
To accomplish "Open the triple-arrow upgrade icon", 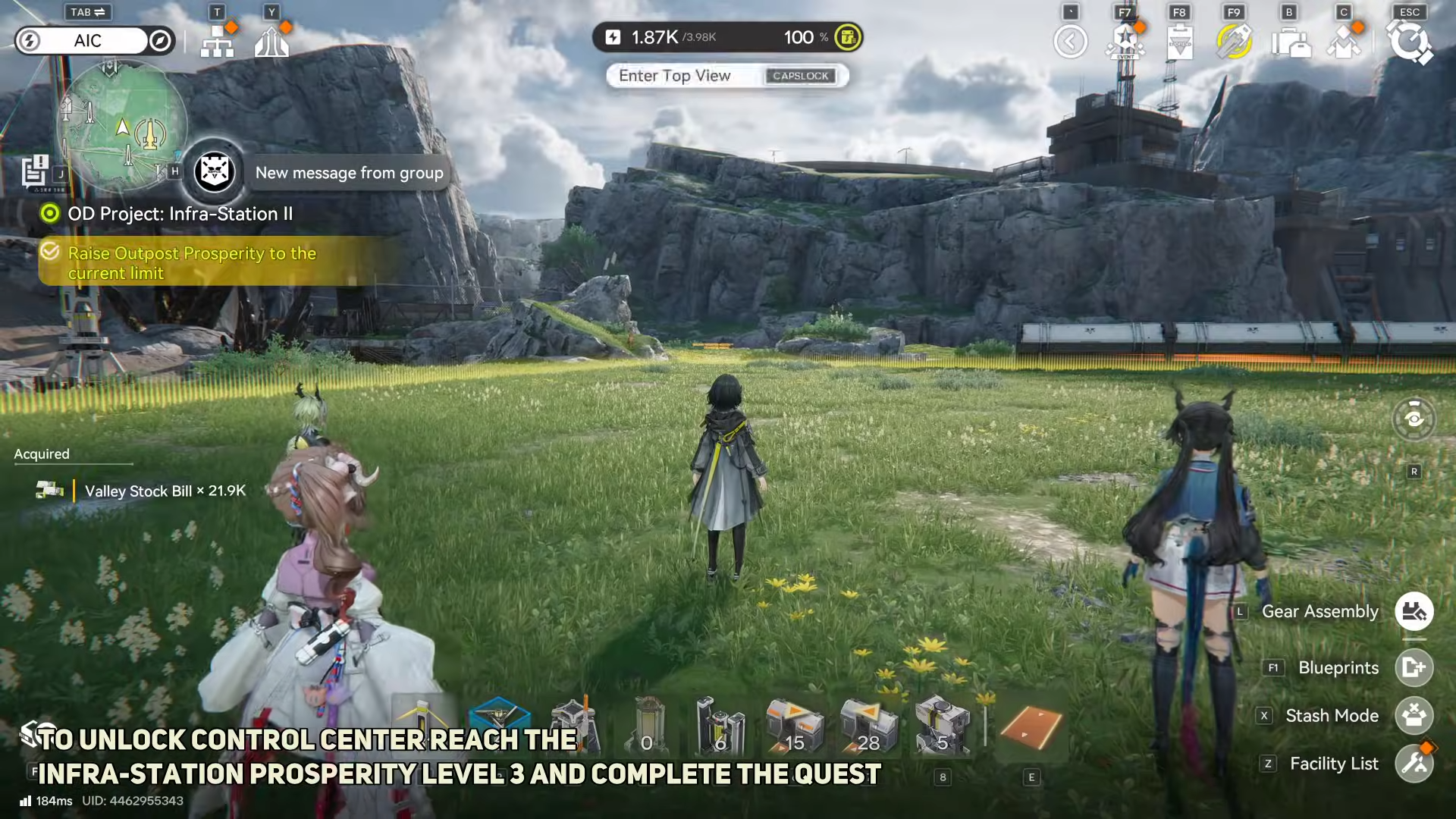I will pos(271,41).
